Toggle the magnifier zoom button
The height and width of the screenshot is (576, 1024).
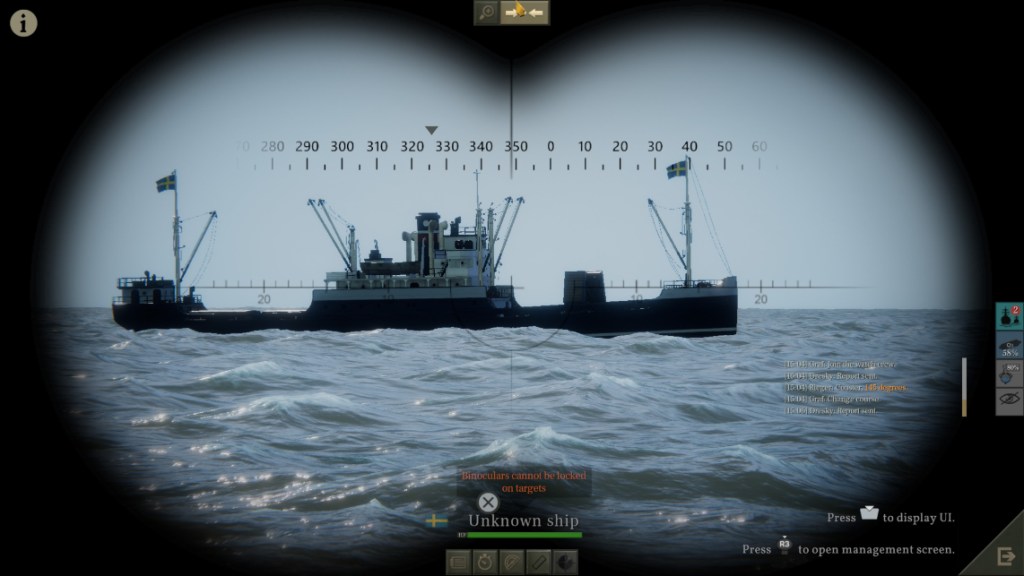487,12
